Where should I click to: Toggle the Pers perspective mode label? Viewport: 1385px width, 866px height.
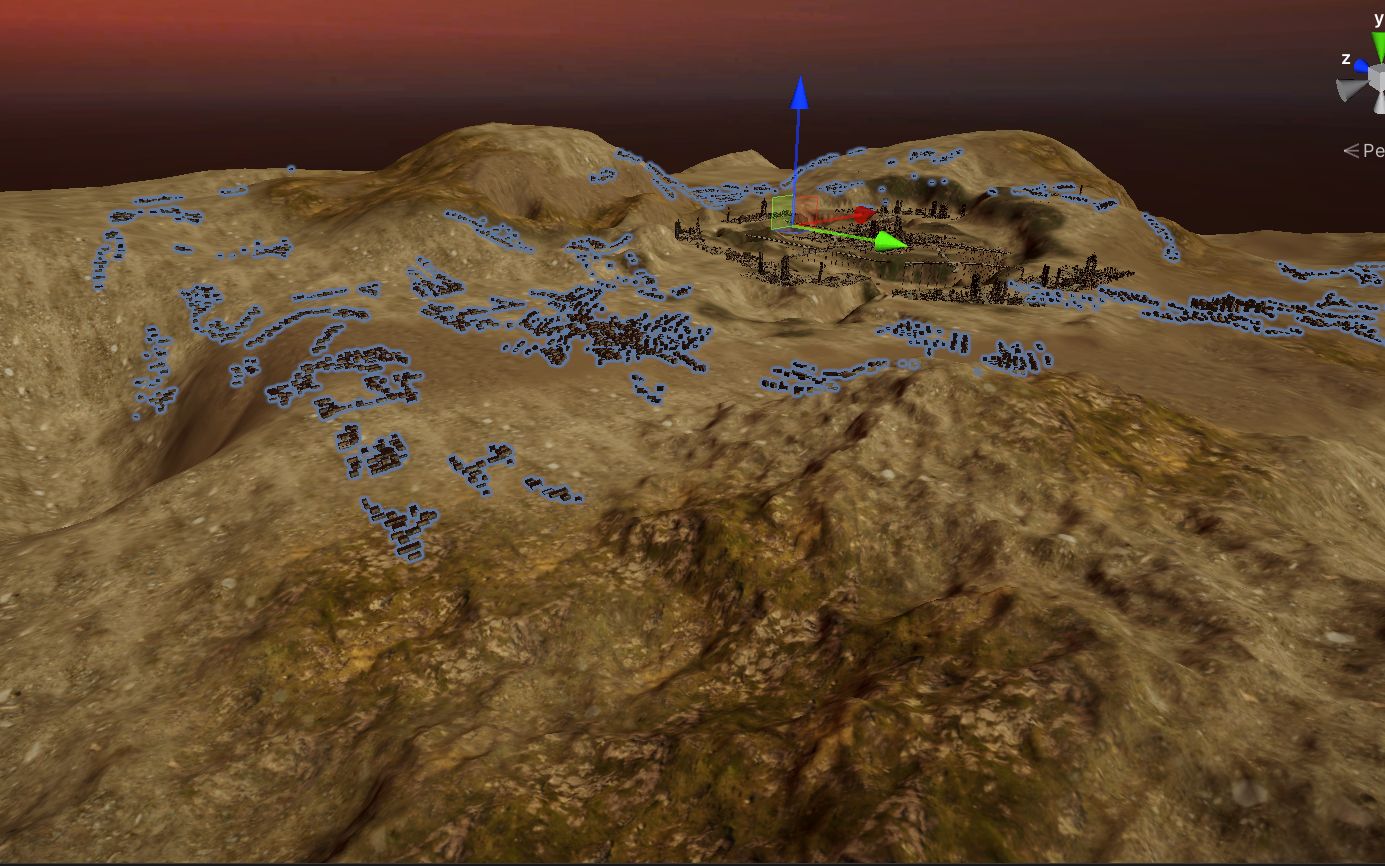coord(1372,149)
